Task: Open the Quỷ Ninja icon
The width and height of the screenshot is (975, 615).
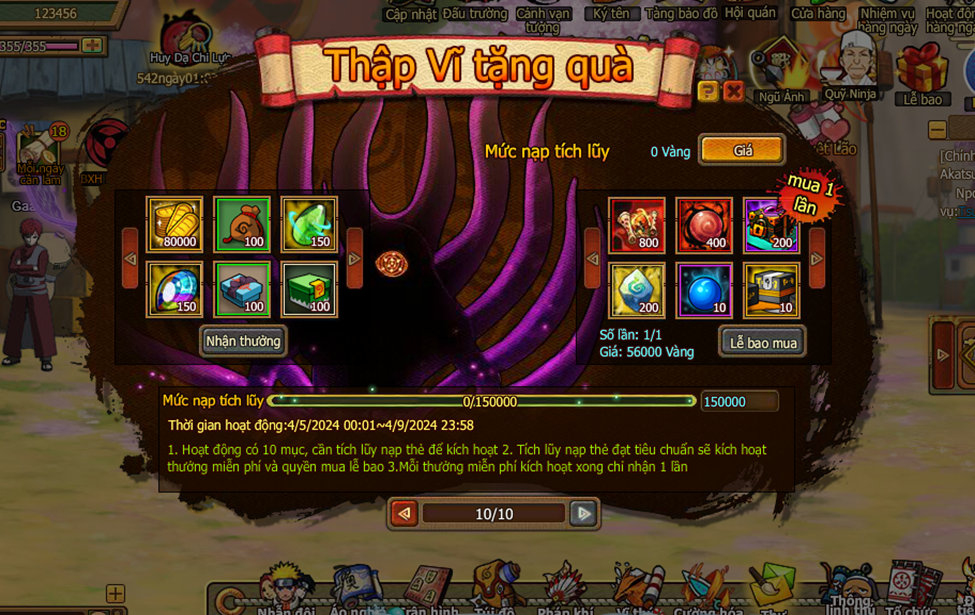Action: click(851, 65)
